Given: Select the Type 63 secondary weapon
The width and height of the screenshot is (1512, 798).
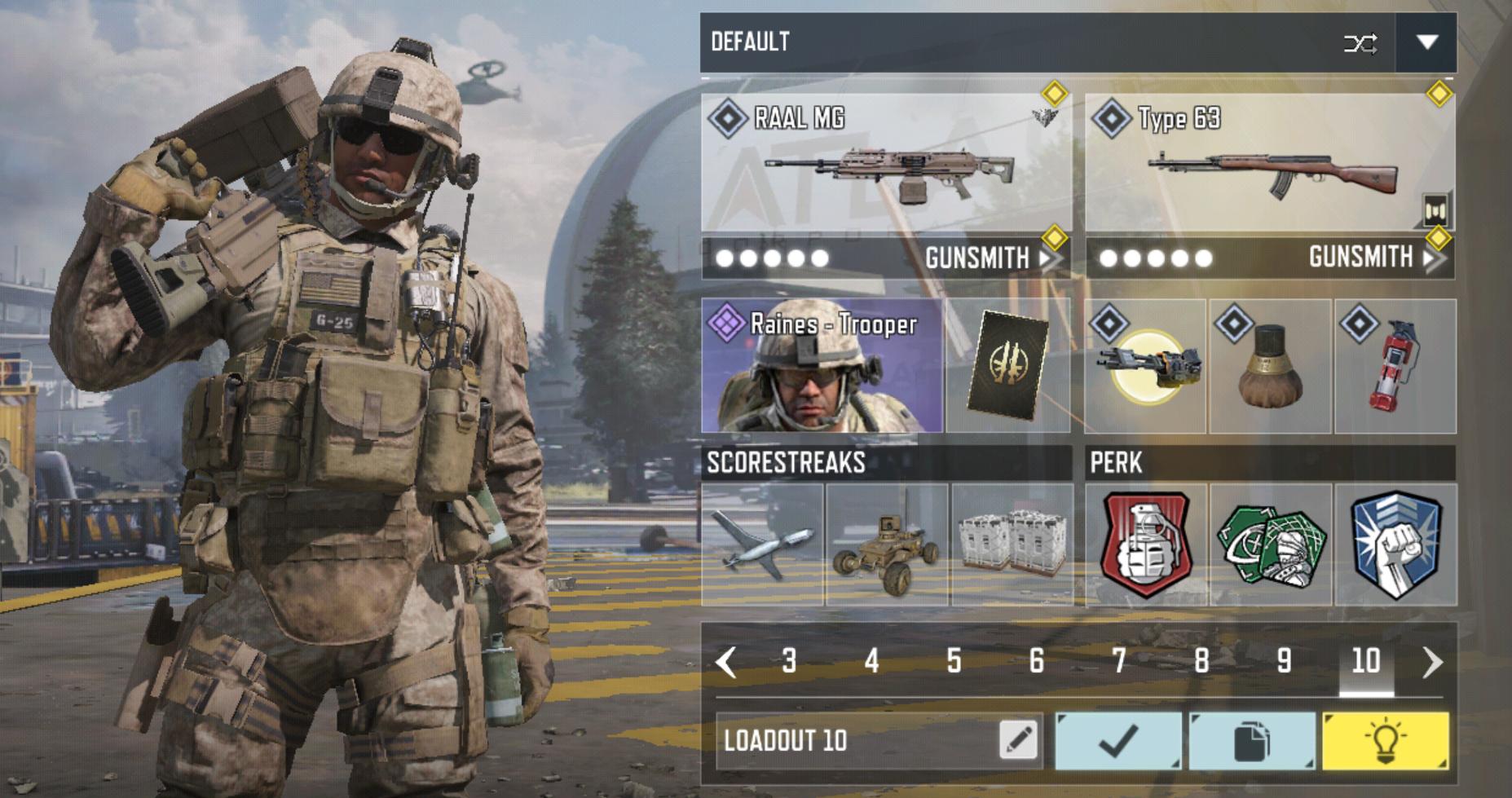Looking at the screenshot, I should coord(1269,165).
